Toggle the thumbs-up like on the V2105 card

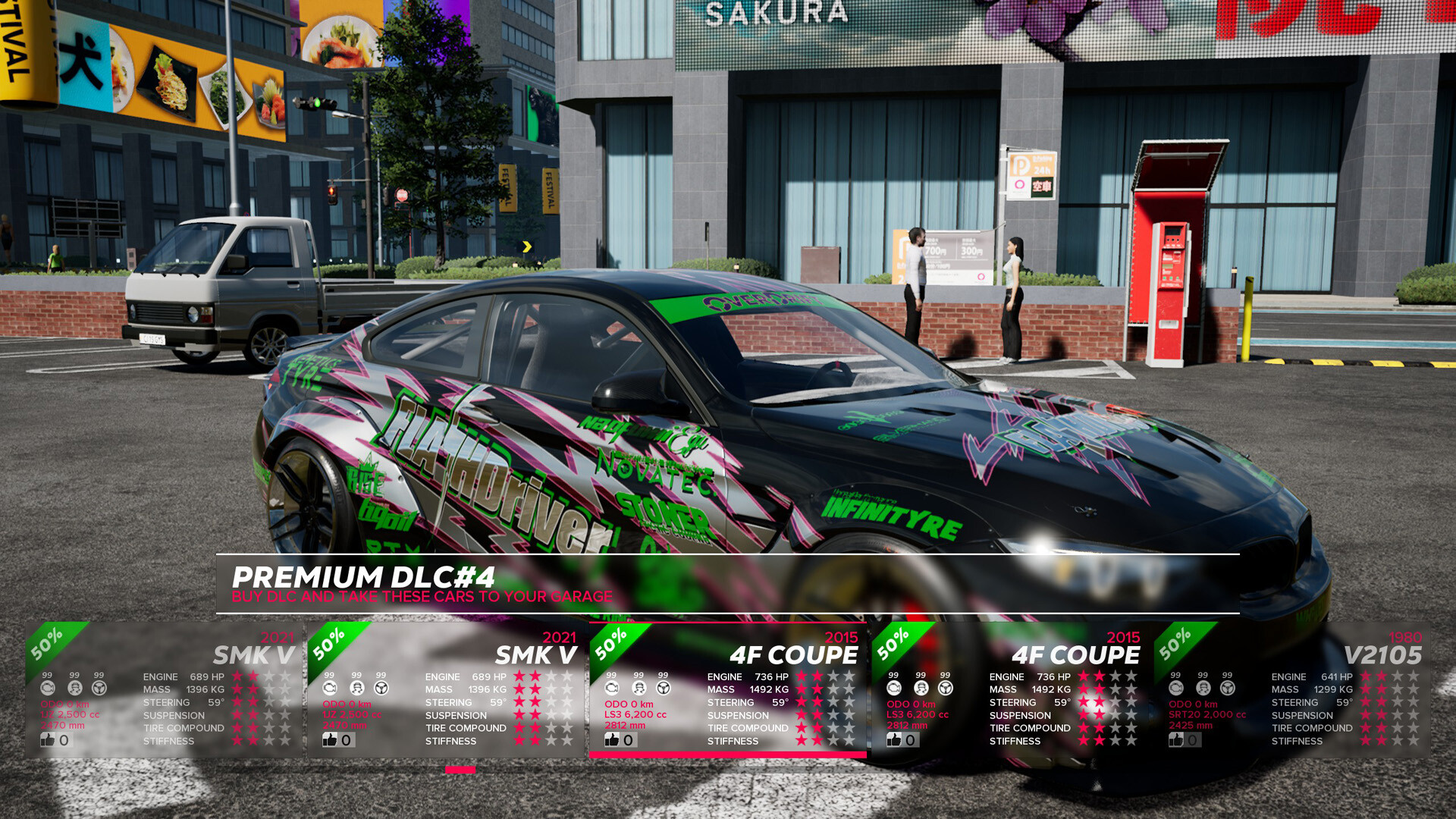[1178, 739]
